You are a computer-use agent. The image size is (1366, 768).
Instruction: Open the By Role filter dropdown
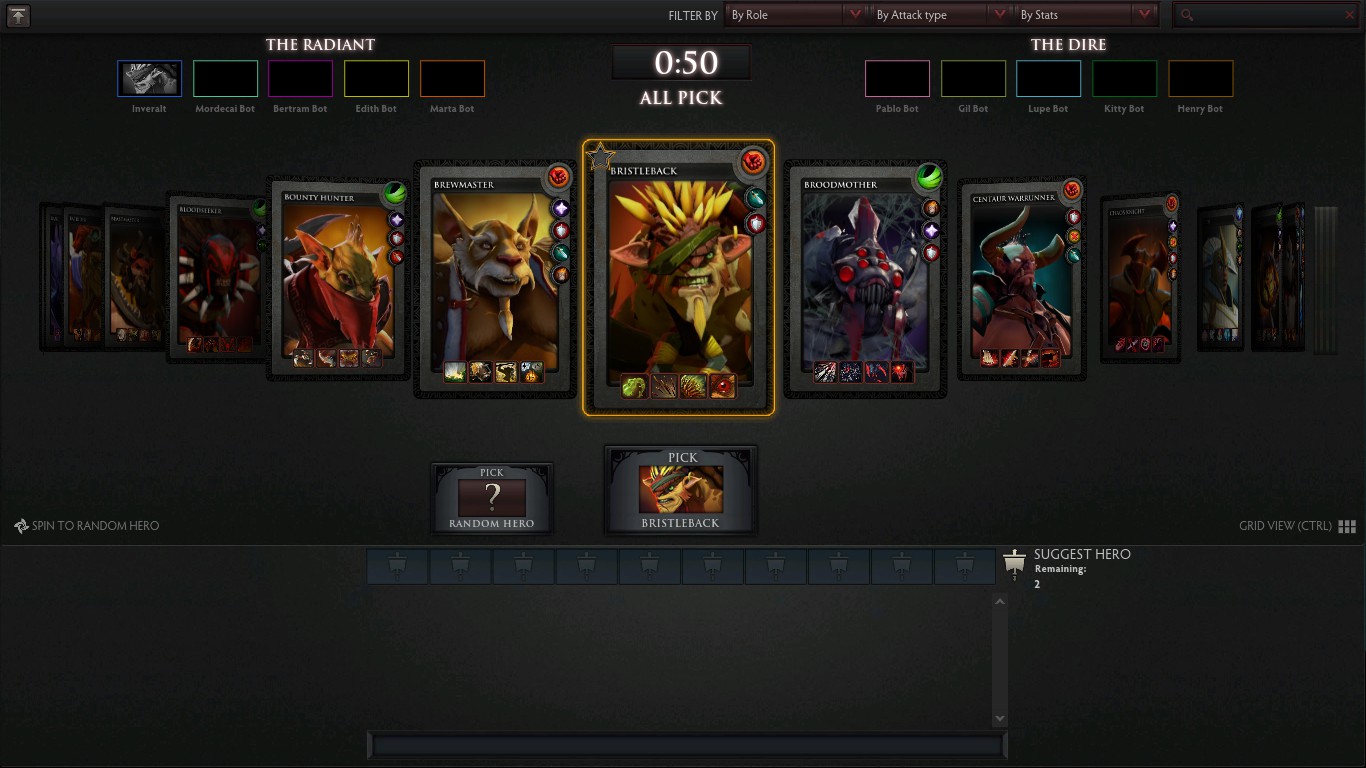(x=795, y=15)
